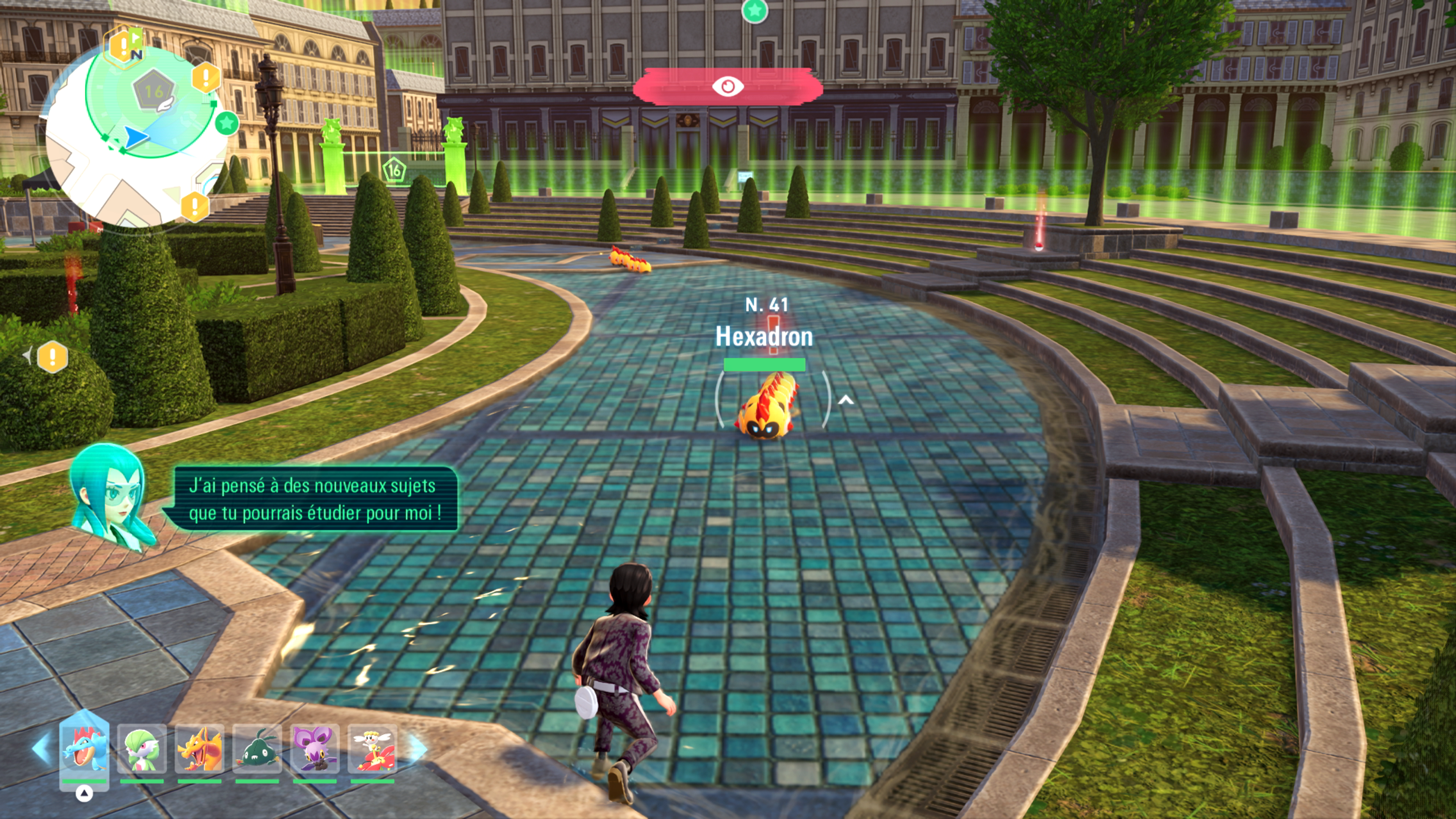Screen dimensions: 1456x819
Task: Click the green star marker on the minimap rim
Action: [227, 122]
